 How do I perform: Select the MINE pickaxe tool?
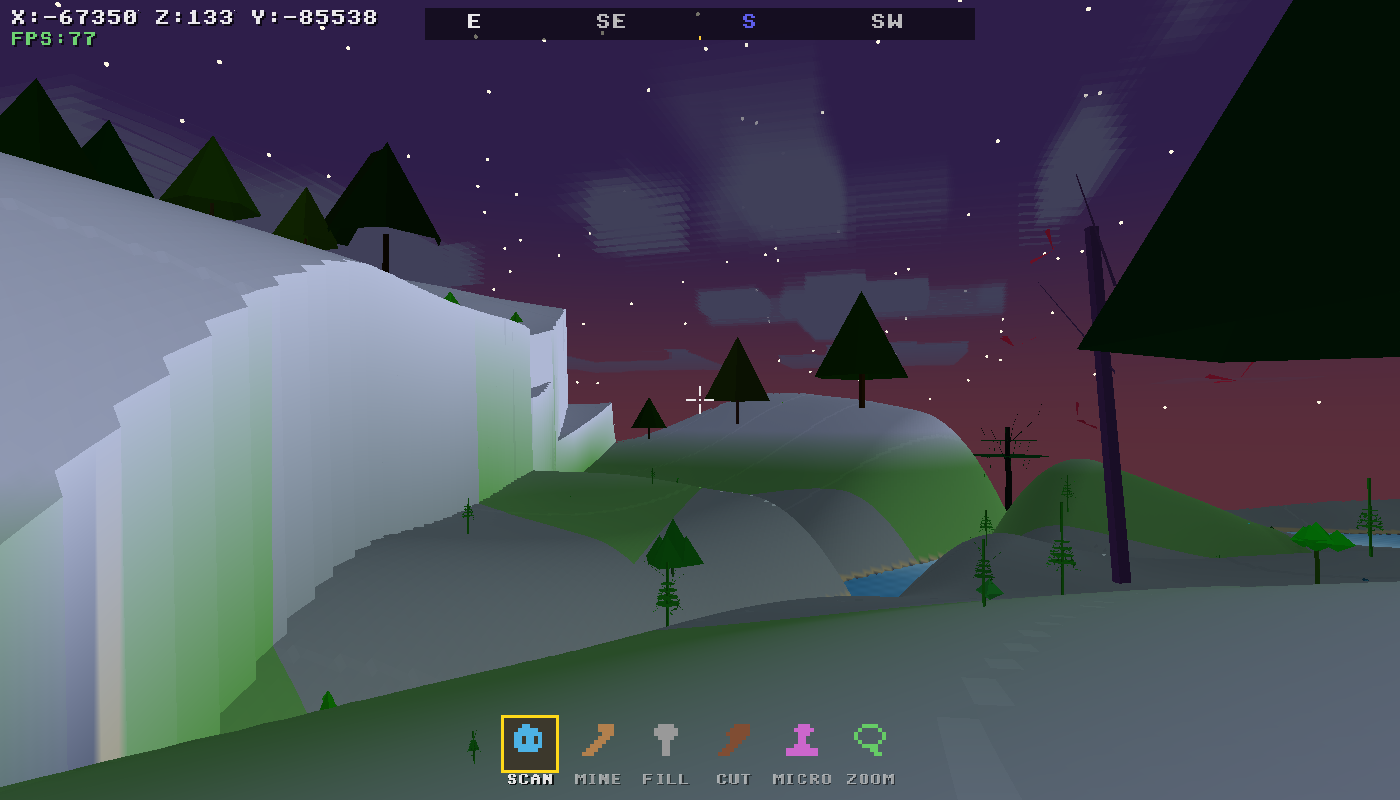point(597,741)
